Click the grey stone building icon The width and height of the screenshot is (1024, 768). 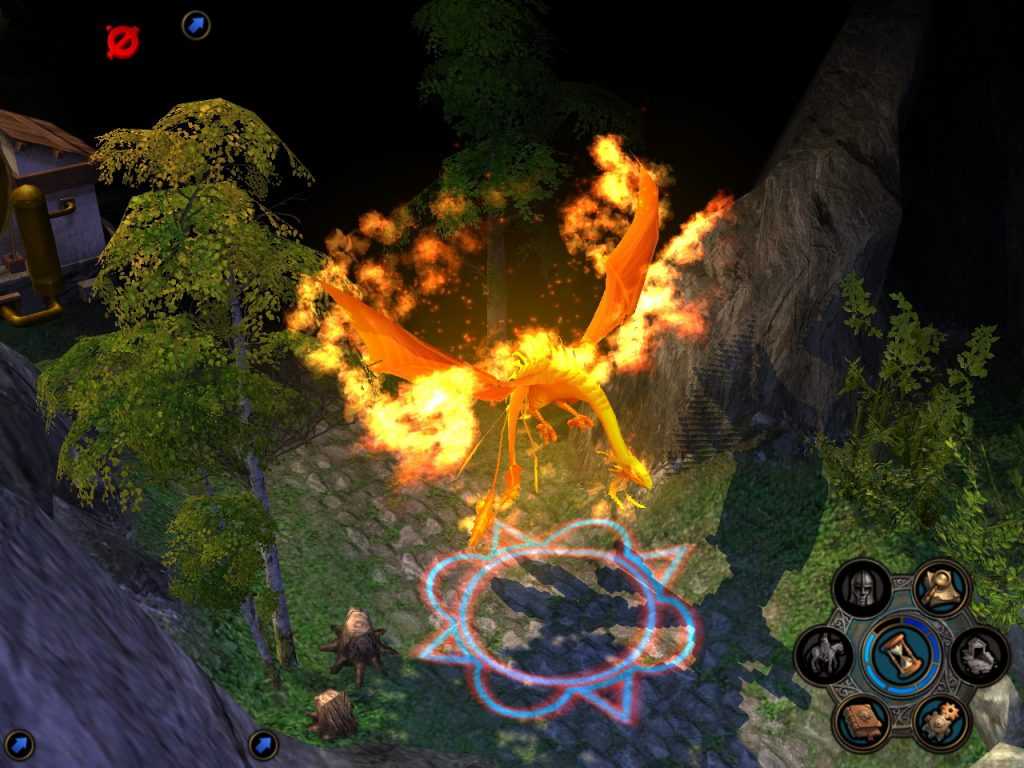[x=979, y=656]
